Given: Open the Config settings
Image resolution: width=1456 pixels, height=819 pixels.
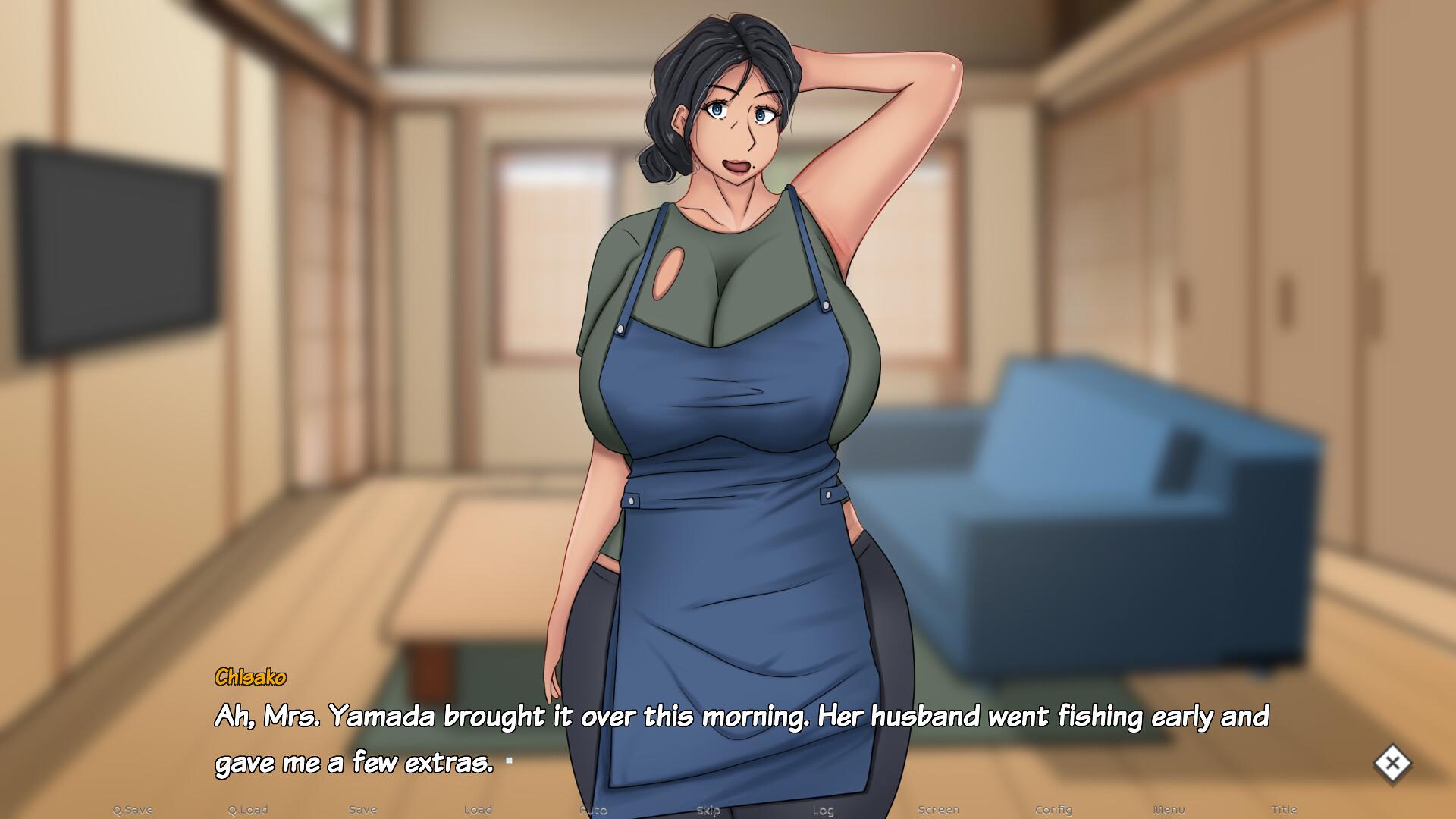Looking at the screenshot, I should pyautogui.click(x=1054, y=809).
